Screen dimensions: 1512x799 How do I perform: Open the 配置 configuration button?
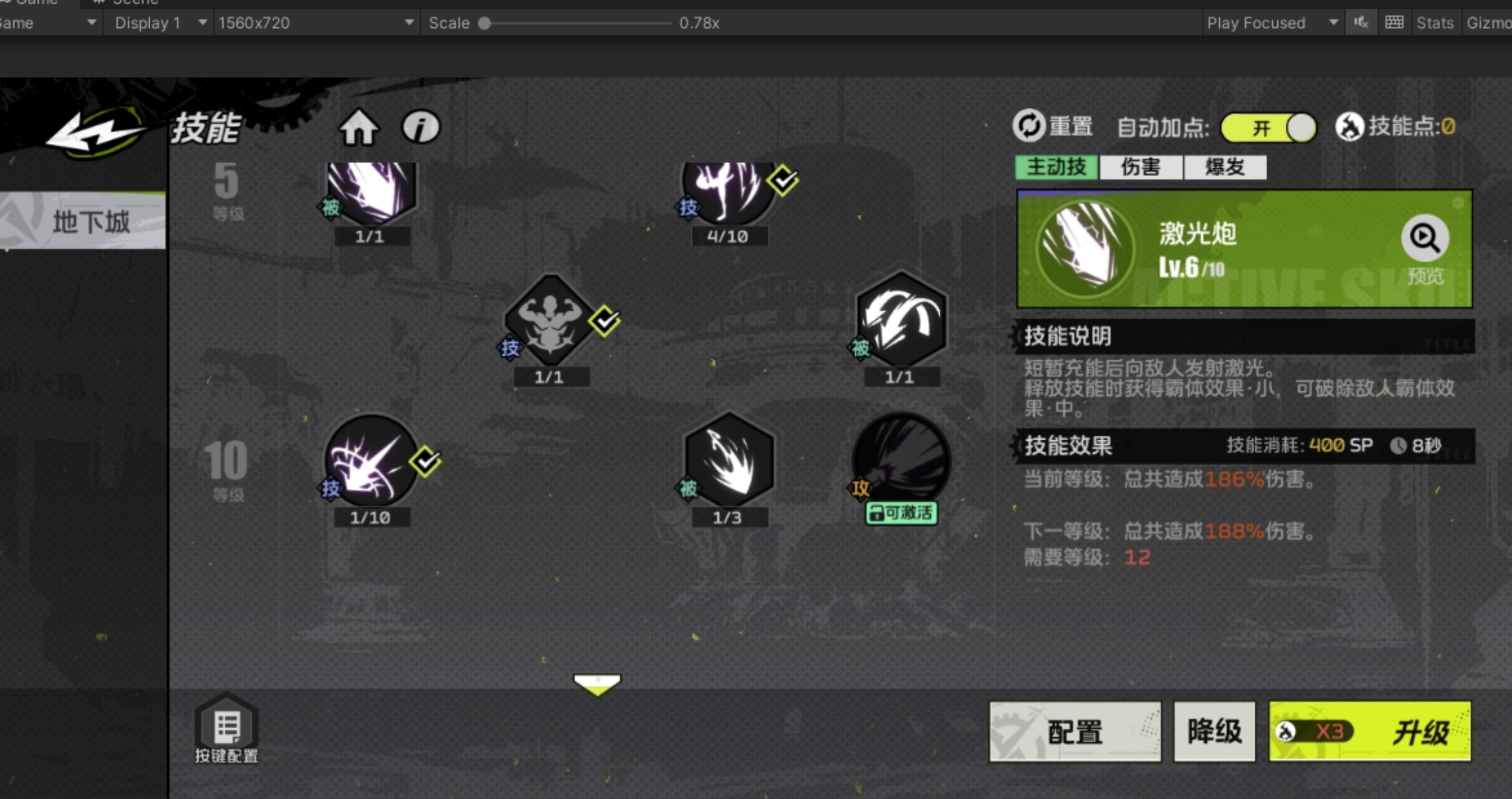point(1075,731)
